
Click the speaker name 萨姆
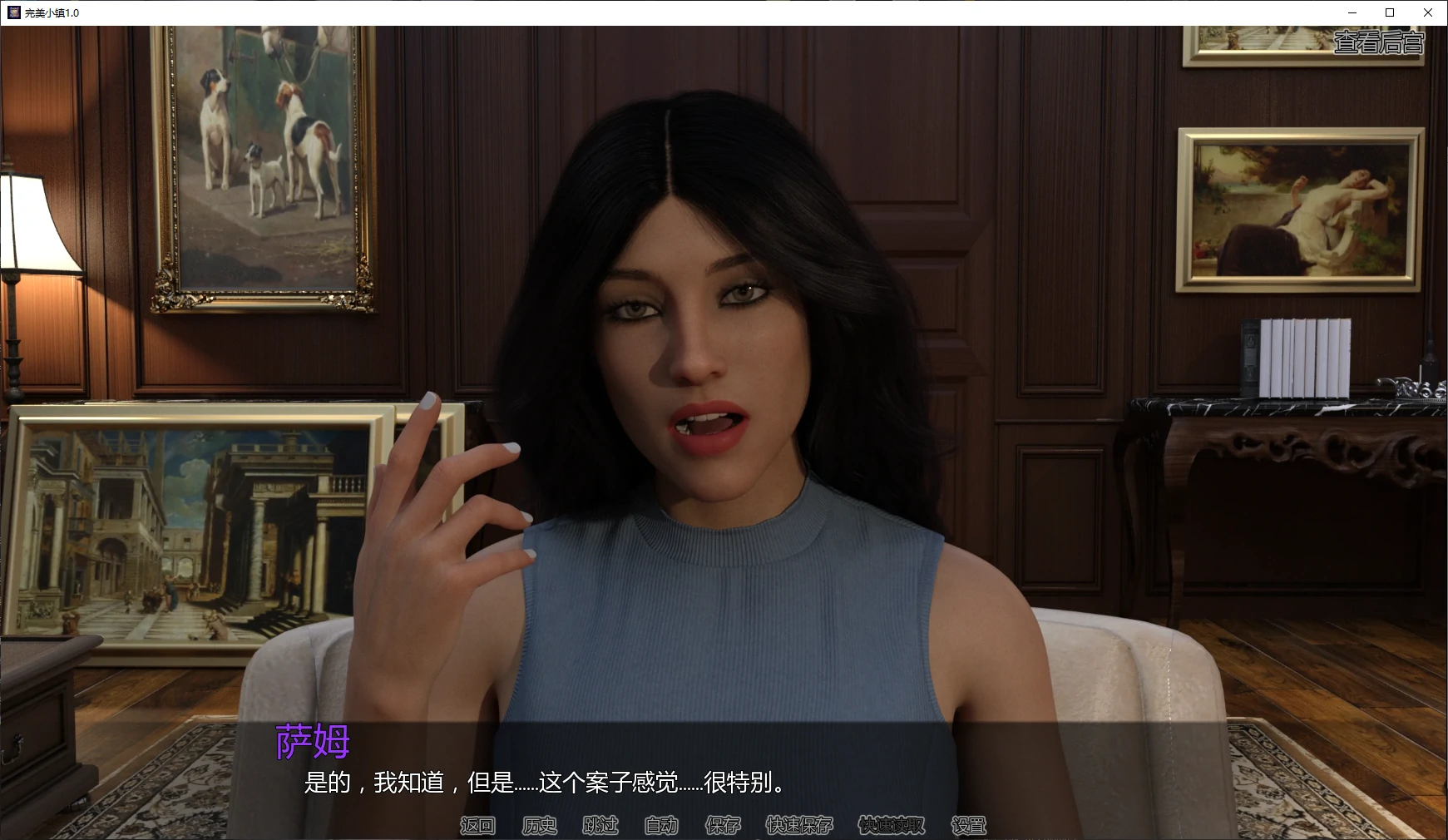click(x=312, y=743)
